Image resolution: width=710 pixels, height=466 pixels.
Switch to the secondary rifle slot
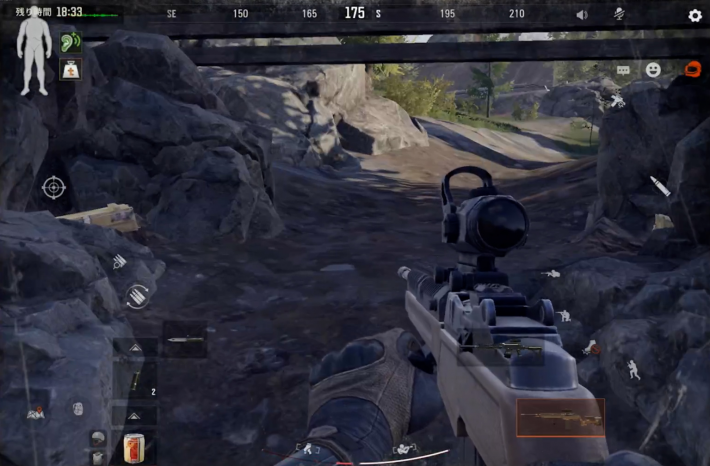[503, 349]
